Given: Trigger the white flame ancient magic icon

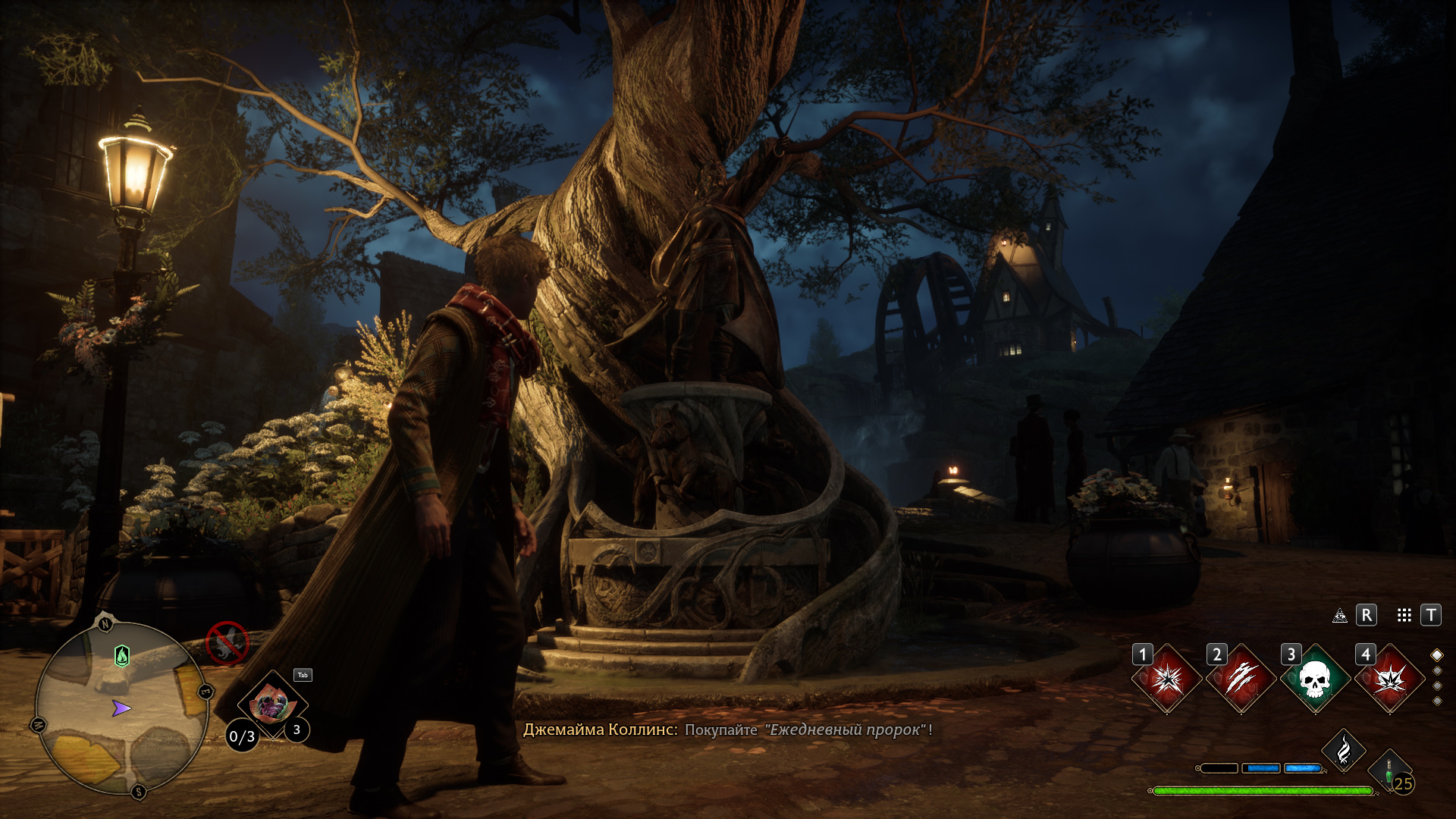Looking at the screenshot, I should (x=1344, y=751).
